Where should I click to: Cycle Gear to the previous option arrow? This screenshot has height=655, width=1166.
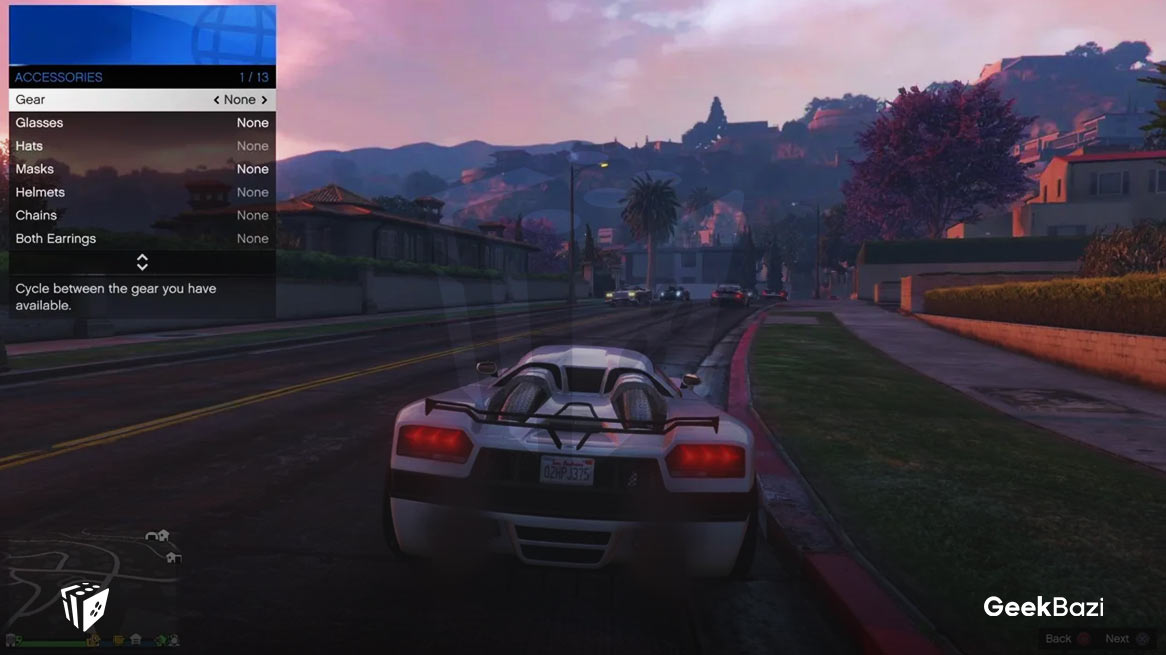tap(217, 100)
